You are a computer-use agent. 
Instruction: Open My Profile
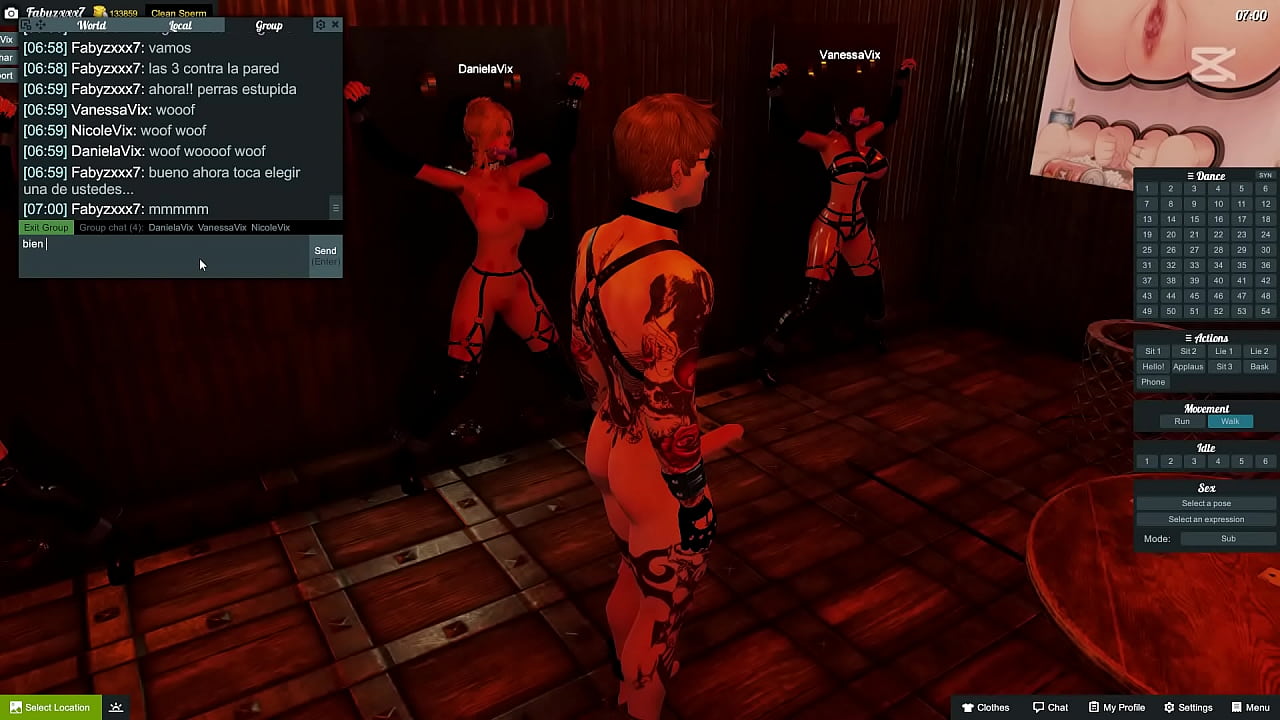1117,708
